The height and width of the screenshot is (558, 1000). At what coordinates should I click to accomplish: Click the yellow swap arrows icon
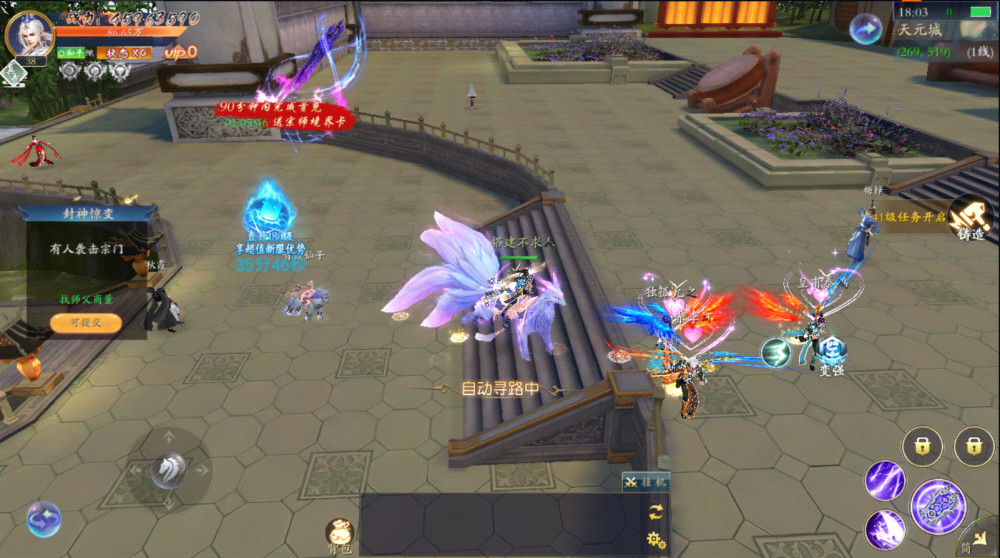pos(656,511)
